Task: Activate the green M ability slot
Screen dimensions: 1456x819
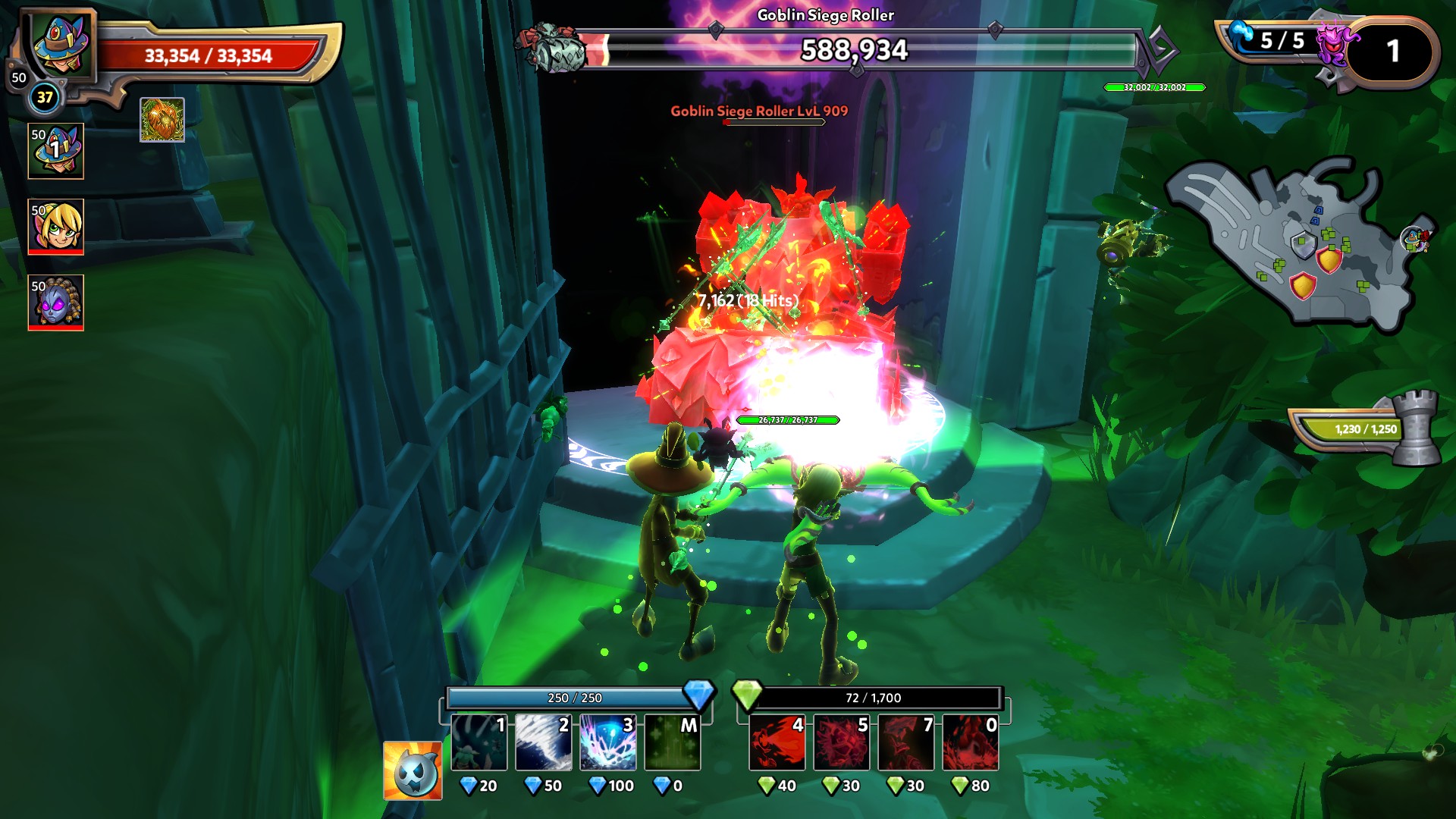Action: pyautogui.click(x=672, y=742)
